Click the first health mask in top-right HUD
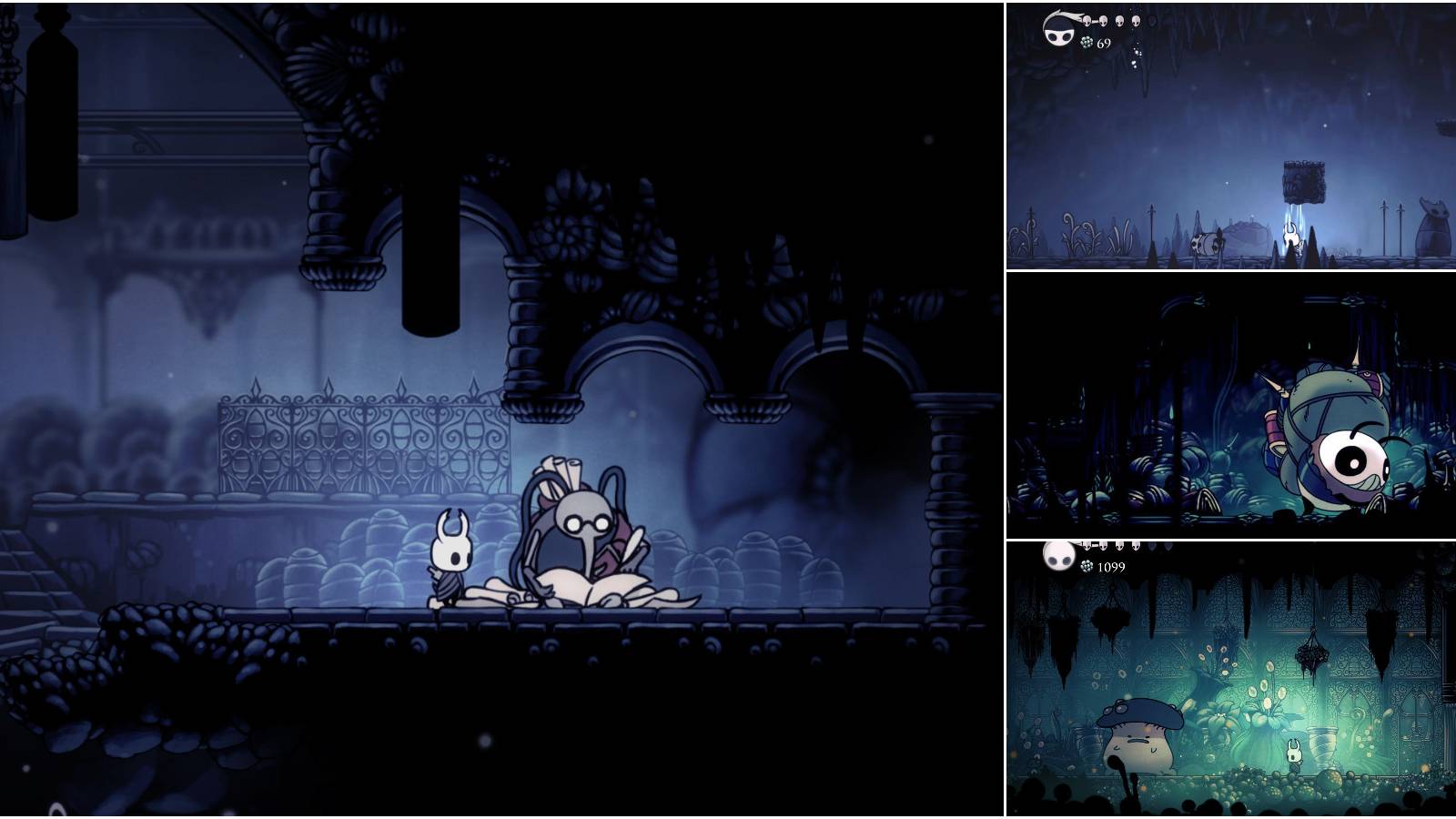The width and height of the screenshot is (1456, 819). (x=1087, y=20)
